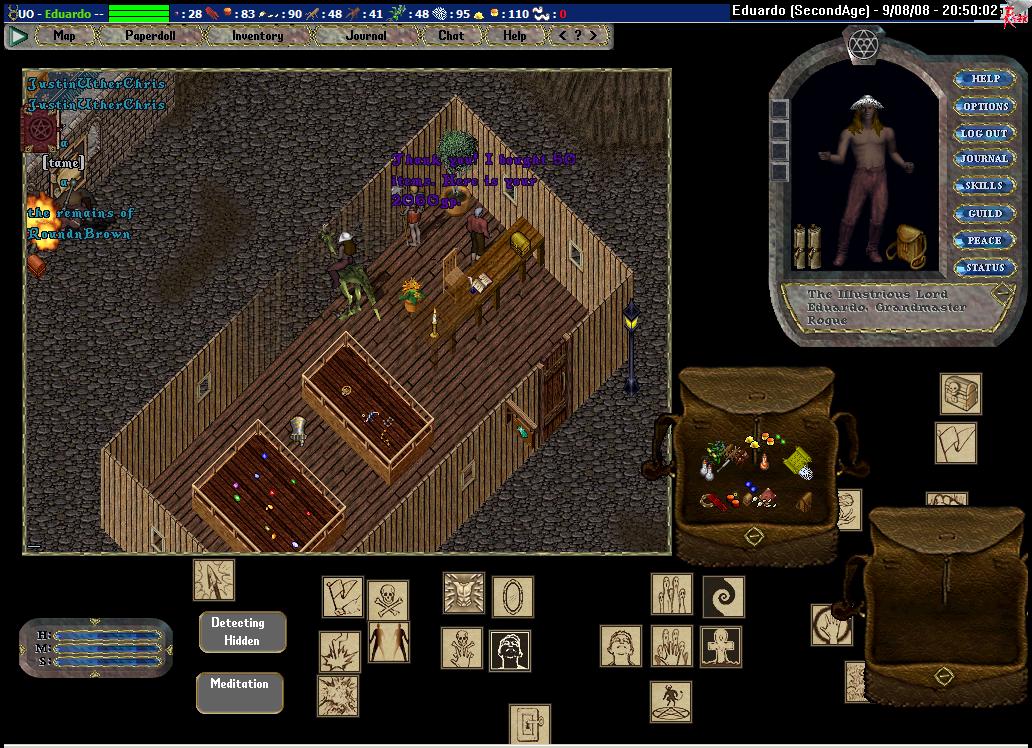Viewport: 1032px width, 748px height.
Task: Open the SKILLS list
Action: point(984,186)
